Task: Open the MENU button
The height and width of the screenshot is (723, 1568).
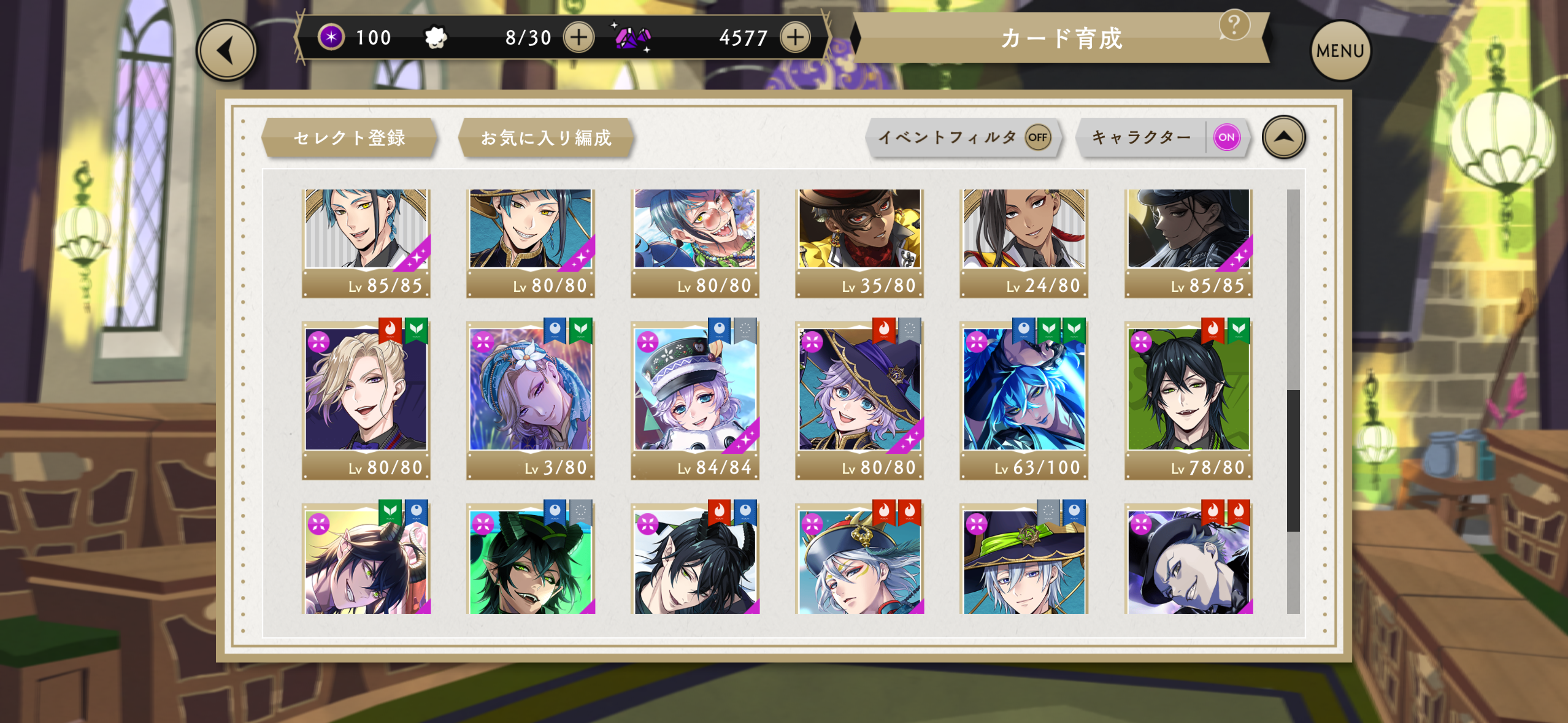Action: point(1340,51)
